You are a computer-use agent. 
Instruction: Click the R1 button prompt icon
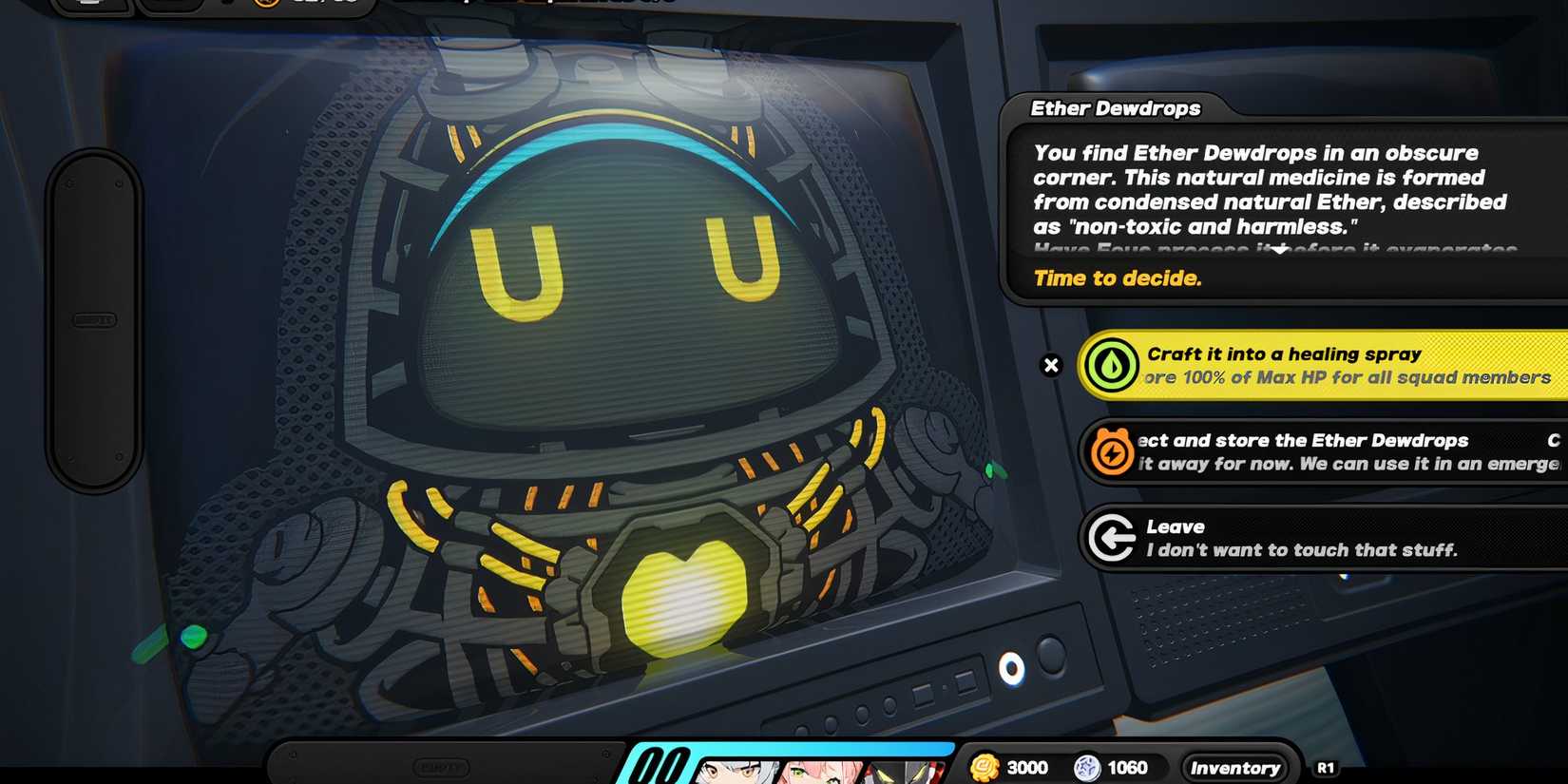(x=1328, y=767)
